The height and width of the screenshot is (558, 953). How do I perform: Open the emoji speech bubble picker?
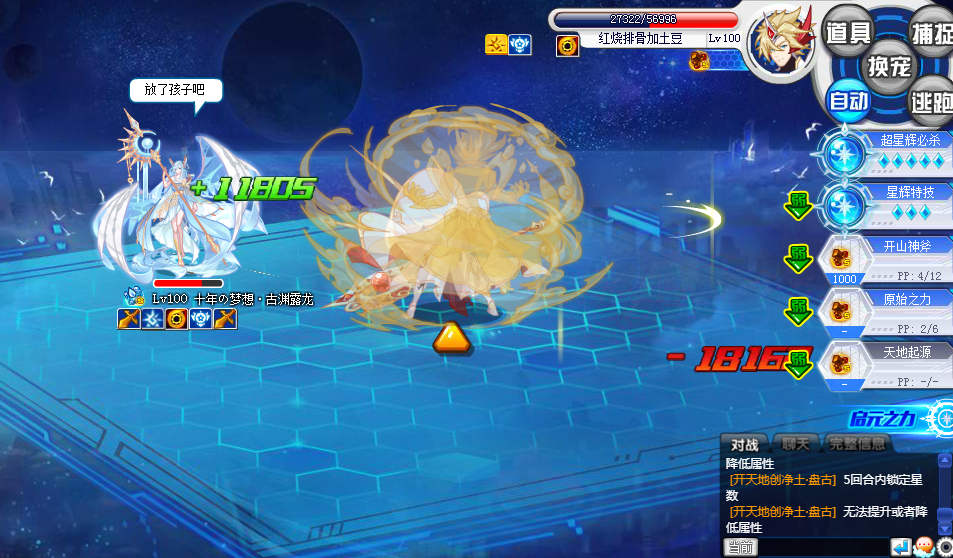923,547
